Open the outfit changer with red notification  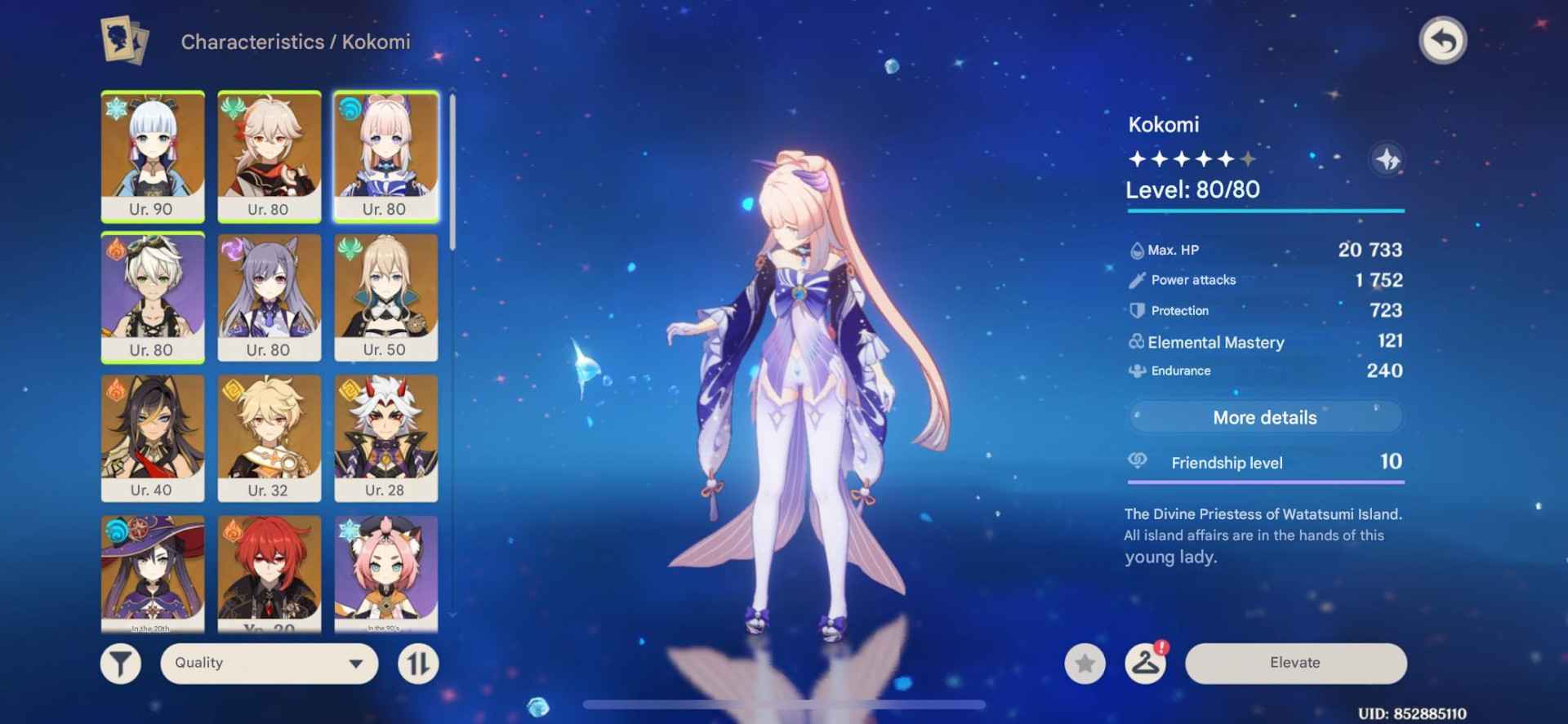1146,664
